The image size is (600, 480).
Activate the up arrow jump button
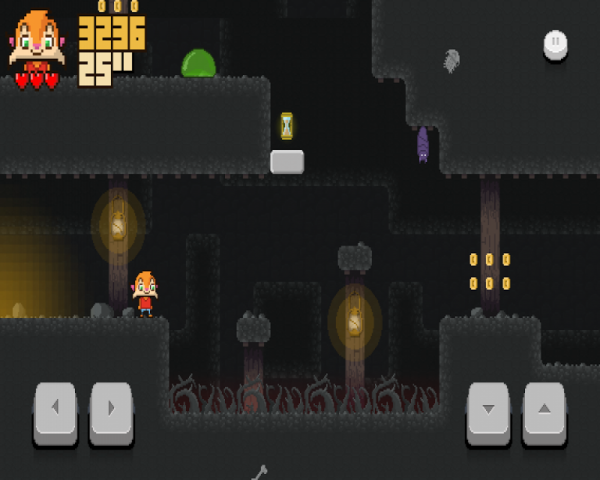coord(544,410)
